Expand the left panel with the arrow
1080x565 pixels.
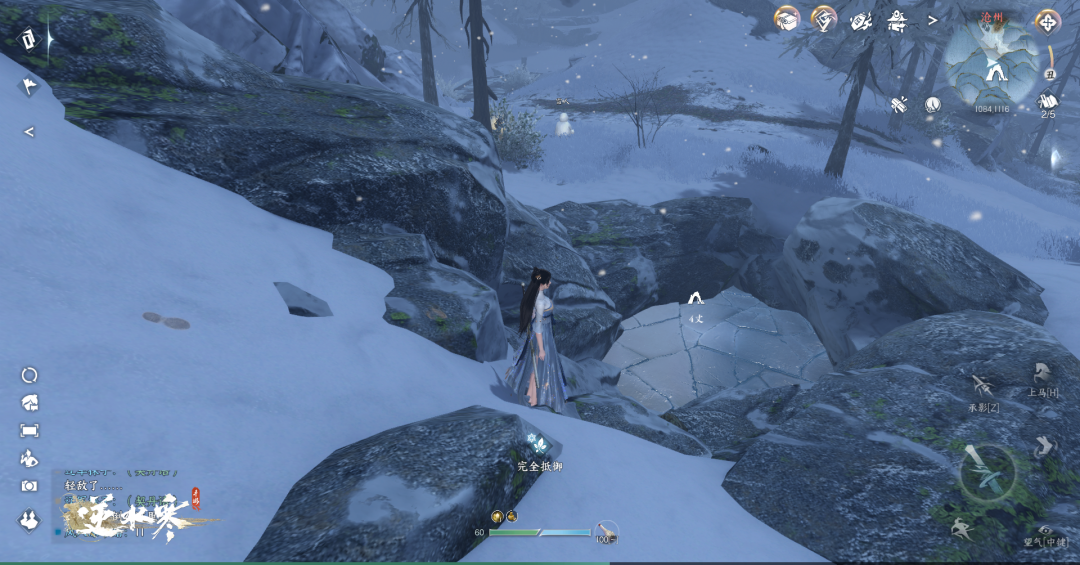29,131
